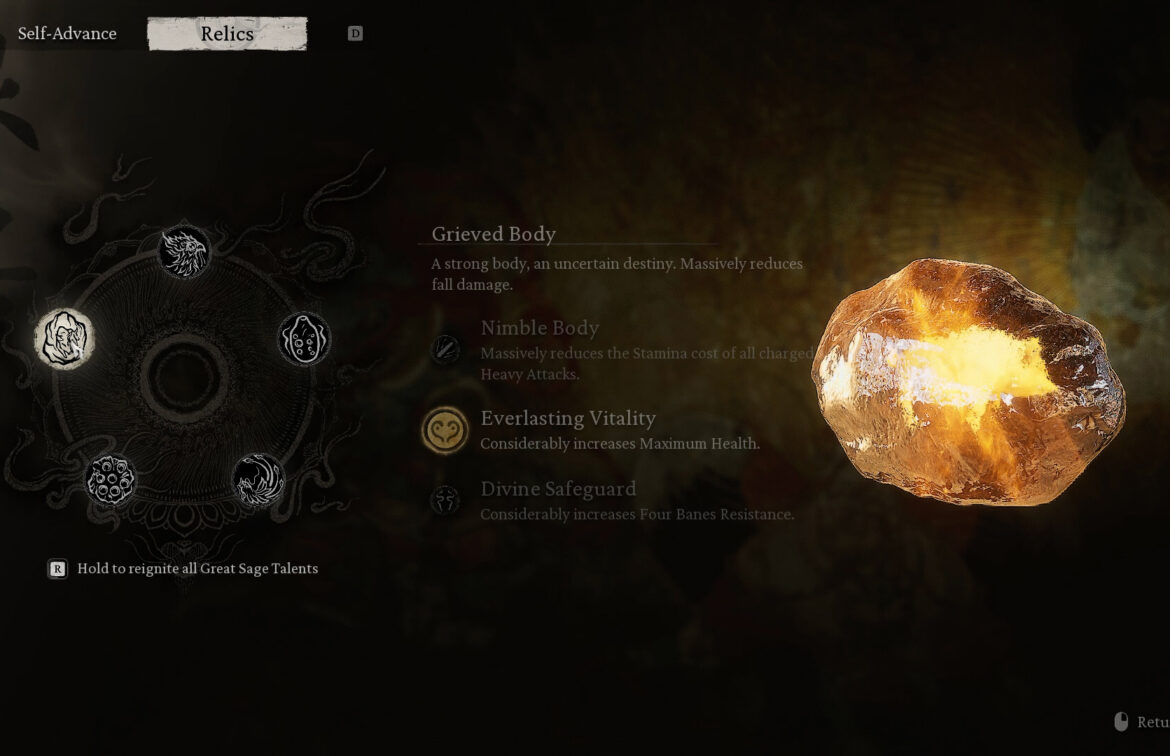Select the Divine Safeguard talent
The image size is (1170, 756).
point(445,500)
